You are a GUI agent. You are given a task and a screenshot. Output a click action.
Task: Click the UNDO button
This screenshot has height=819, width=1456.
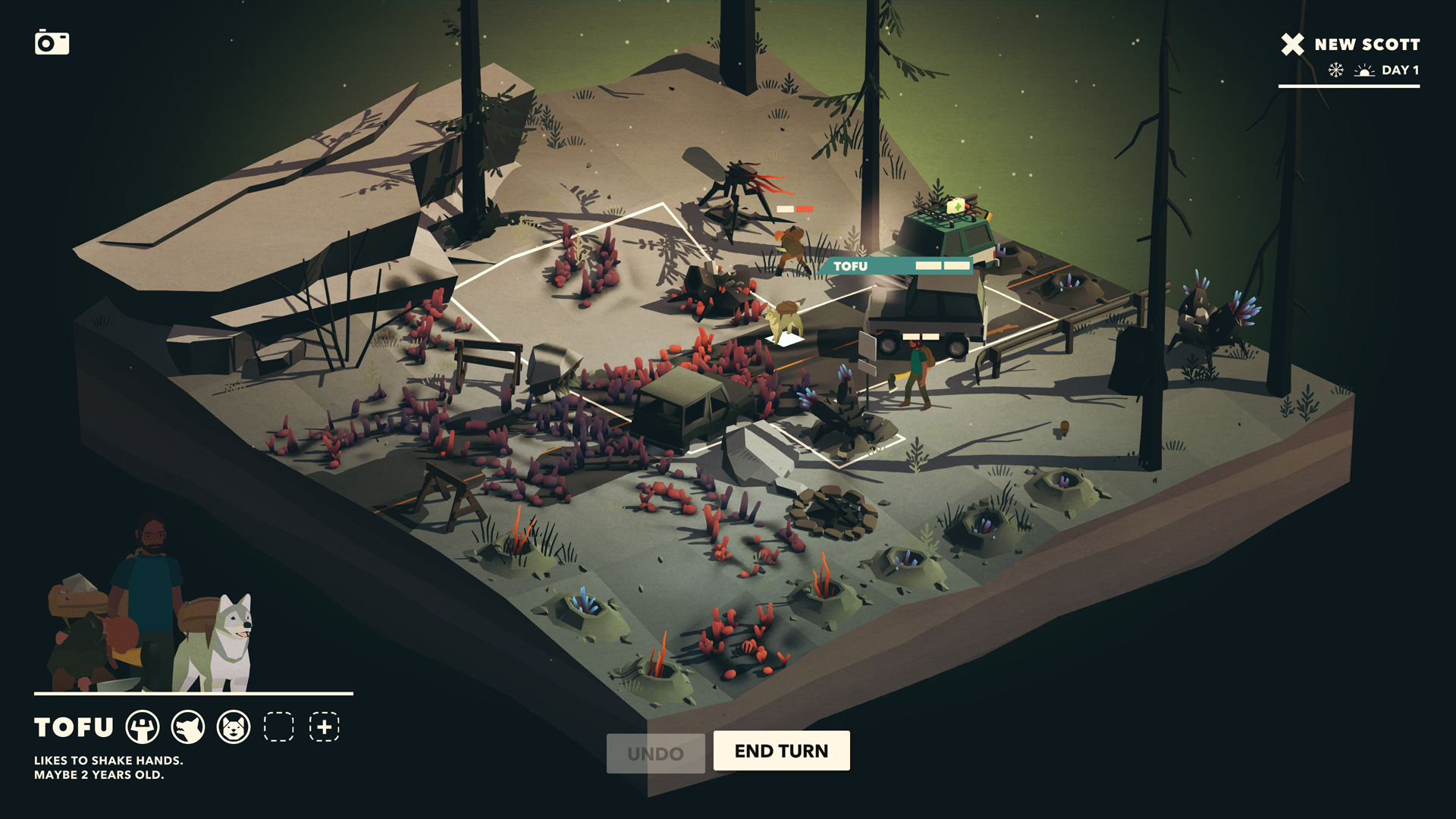tap(655, 752)
